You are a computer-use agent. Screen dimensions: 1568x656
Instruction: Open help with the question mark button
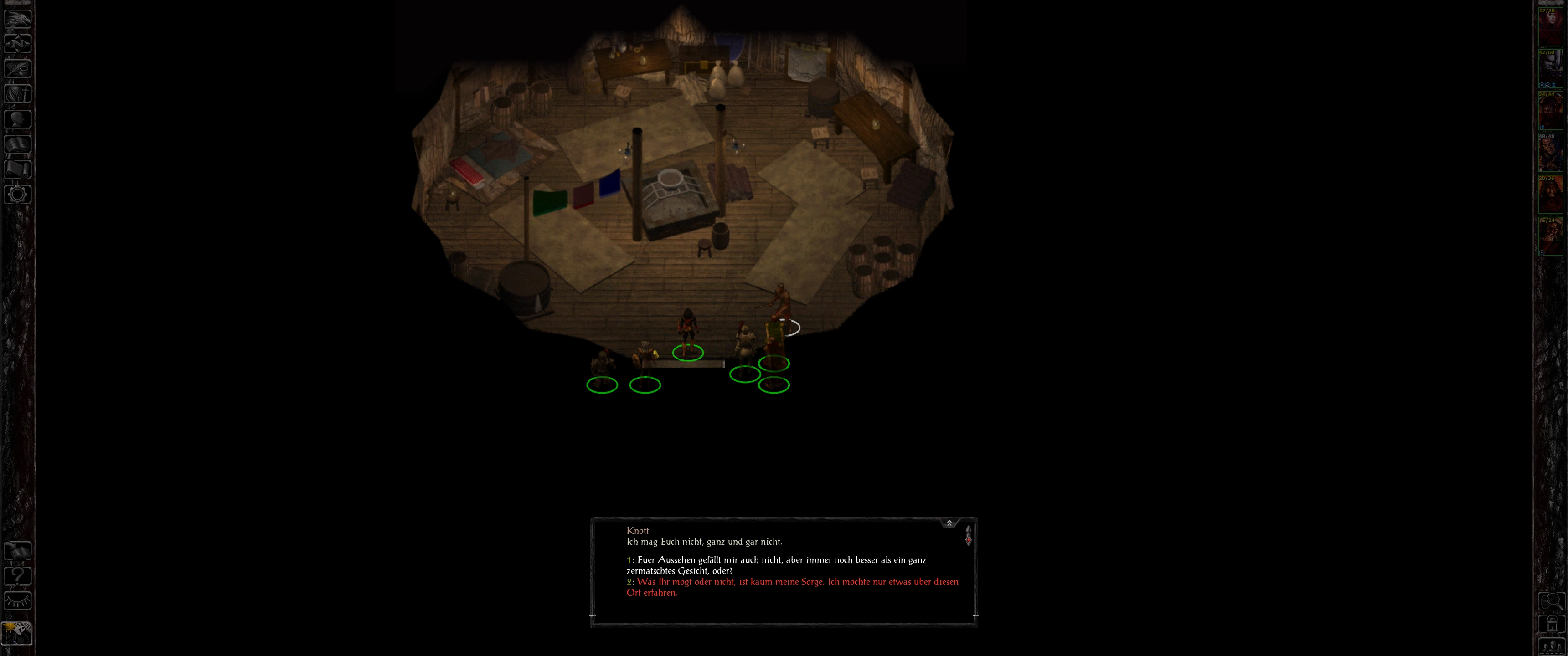(x=18, y=576)
